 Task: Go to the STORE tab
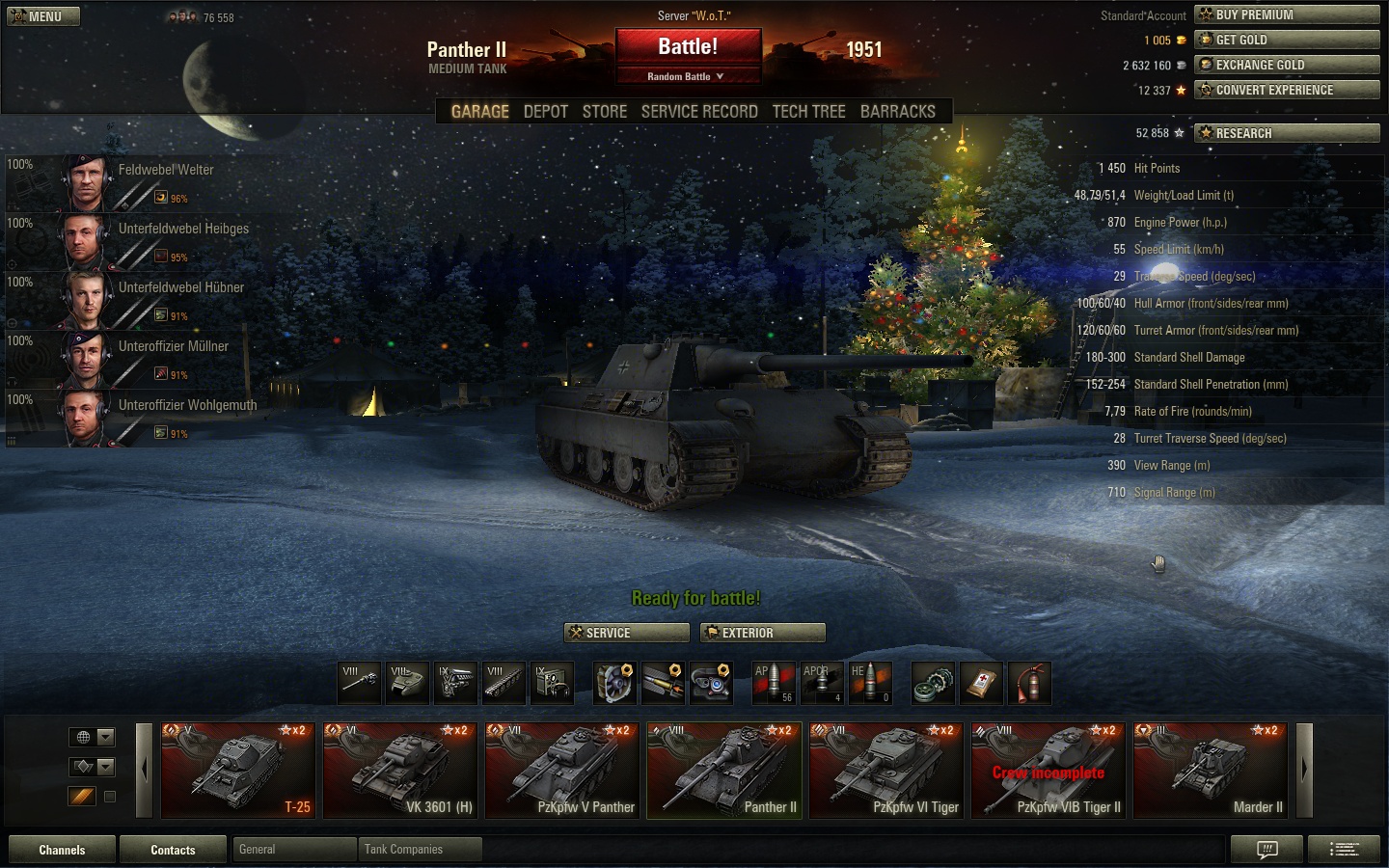[605, 112]
